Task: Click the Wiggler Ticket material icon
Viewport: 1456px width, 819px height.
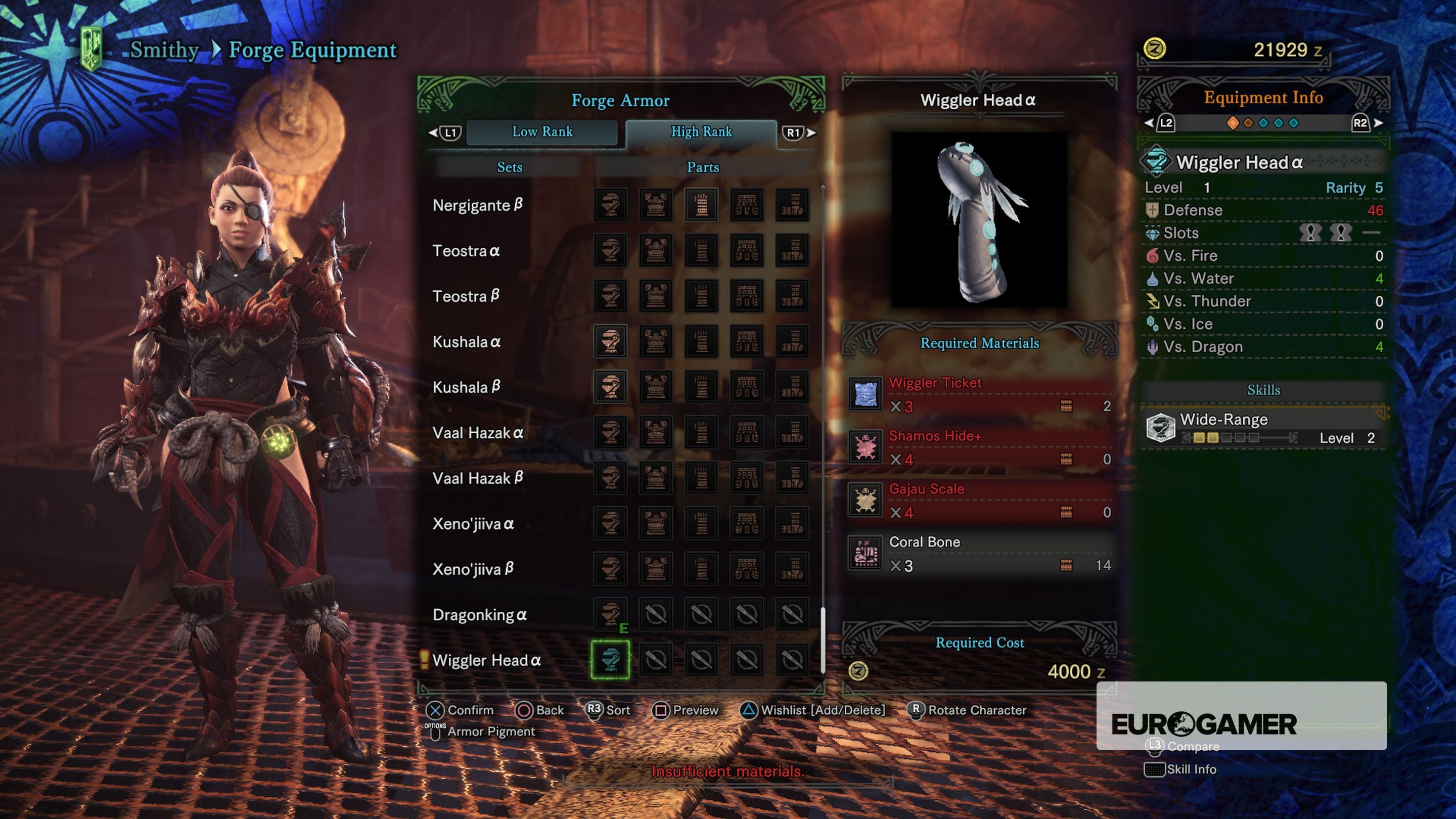Action: [866, 394]
